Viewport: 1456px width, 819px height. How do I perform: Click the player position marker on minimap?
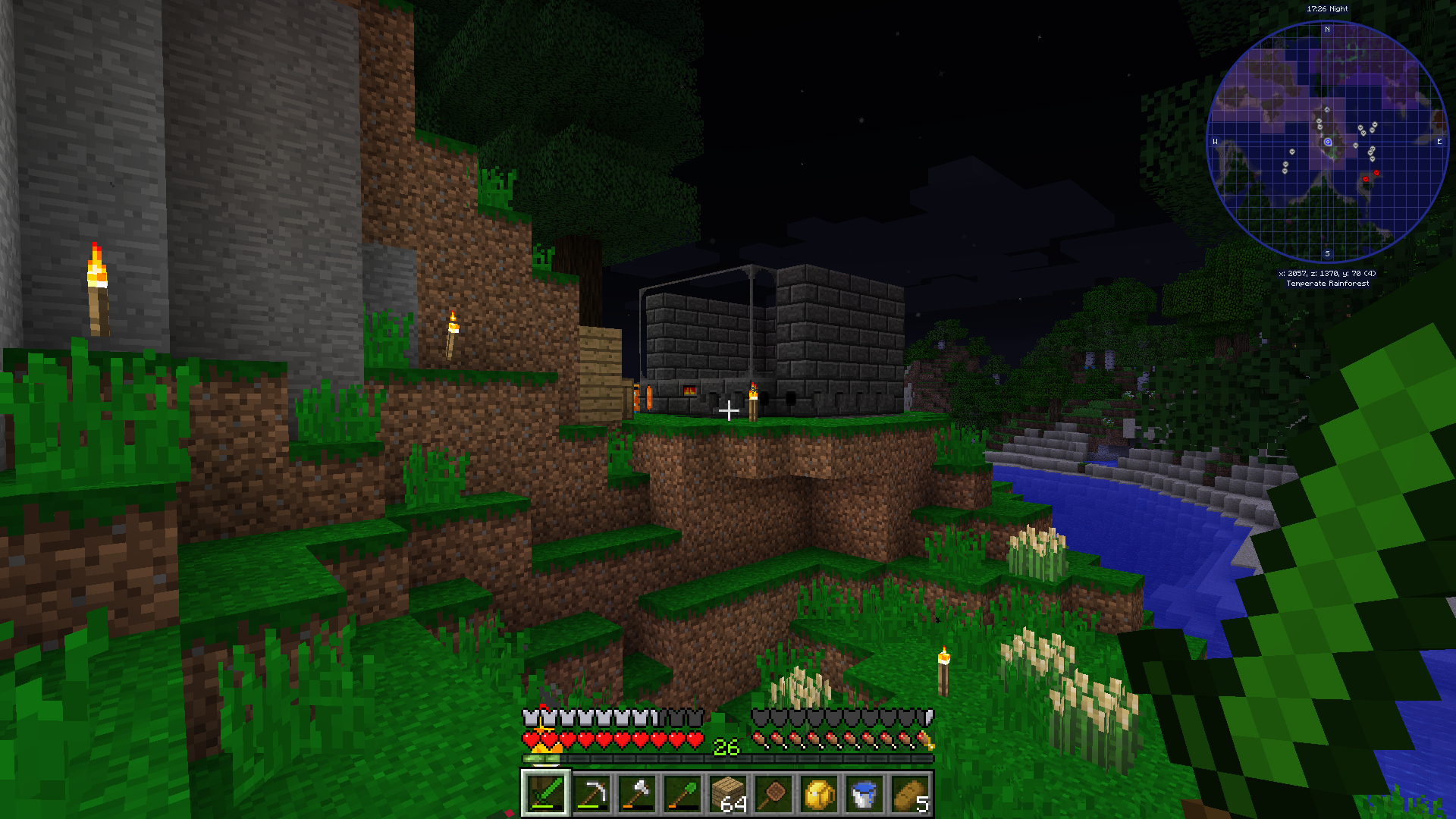coord(1328,142)
